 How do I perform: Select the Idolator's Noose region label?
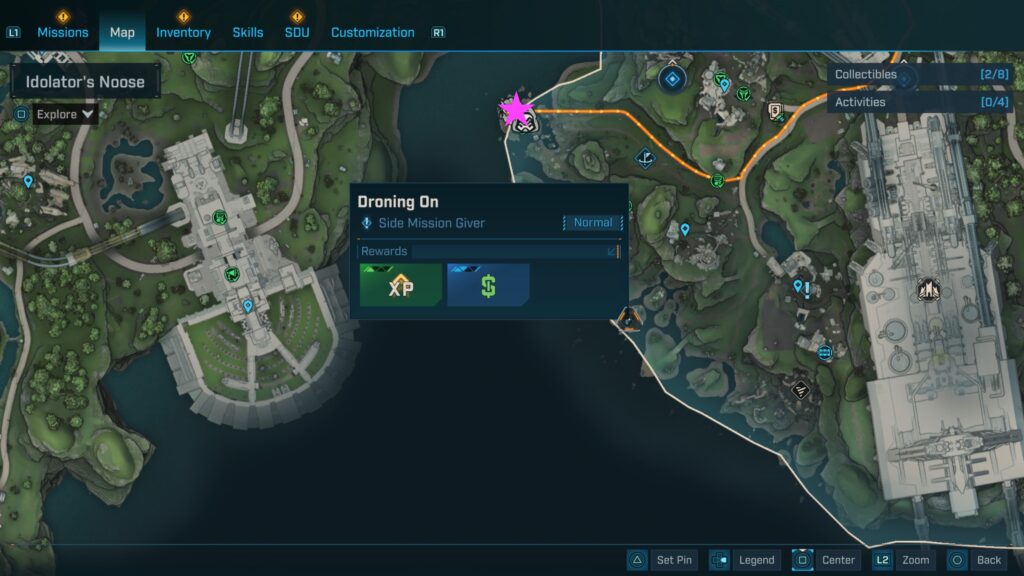click(85, 82)
